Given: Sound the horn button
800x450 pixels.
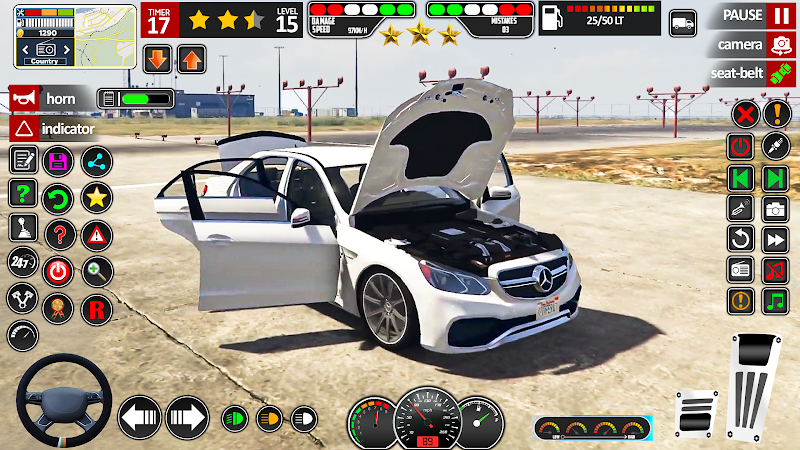Looking at the screenshot, I should (x=49, y=99).
